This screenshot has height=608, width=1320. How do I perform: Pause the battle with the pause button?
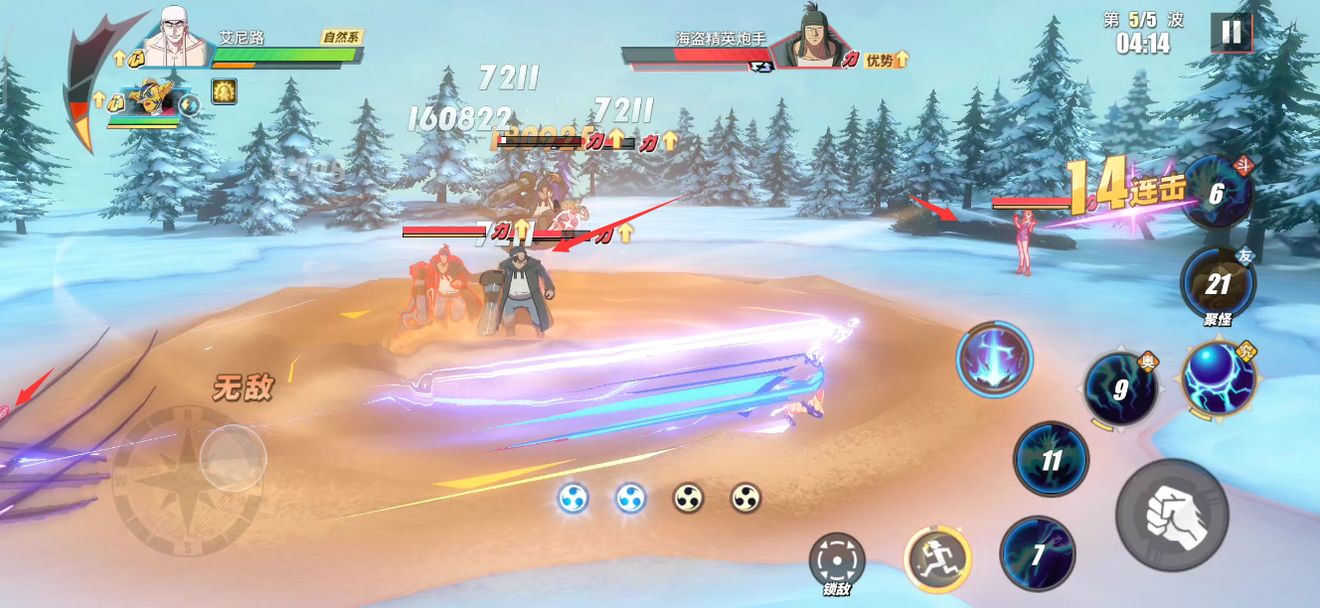pyautogui.click(x=1231, y=32)
